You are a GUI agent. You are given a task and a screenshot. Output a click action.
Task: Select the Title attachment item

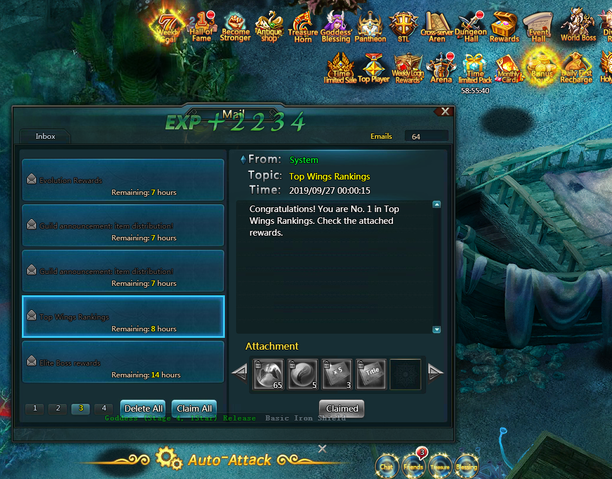coord(371,372)
